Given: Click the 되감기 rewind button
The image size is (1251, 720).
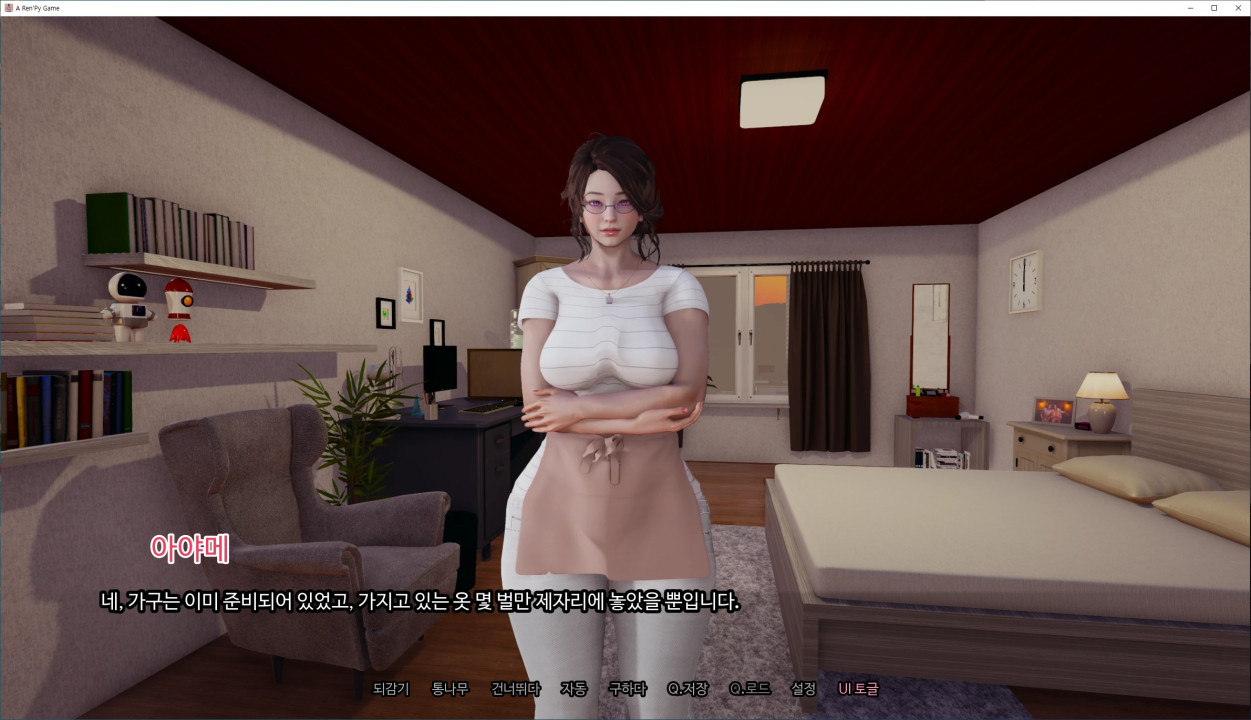Looking at the screenshot, I should click(391, 689).
